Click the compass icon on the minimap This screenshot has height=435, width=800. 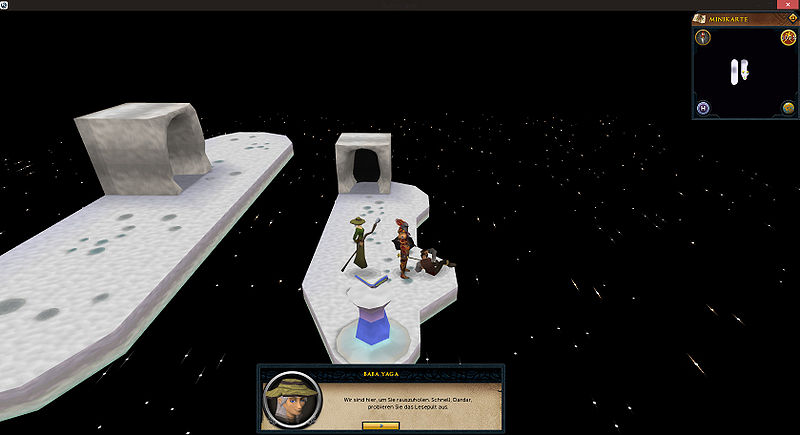point(704,38)
